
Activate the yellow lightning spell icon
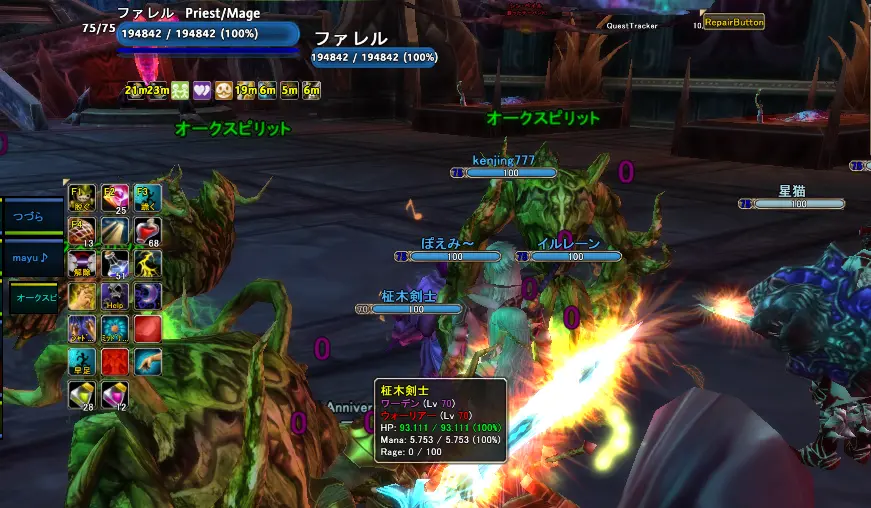(x=148, y=263)
